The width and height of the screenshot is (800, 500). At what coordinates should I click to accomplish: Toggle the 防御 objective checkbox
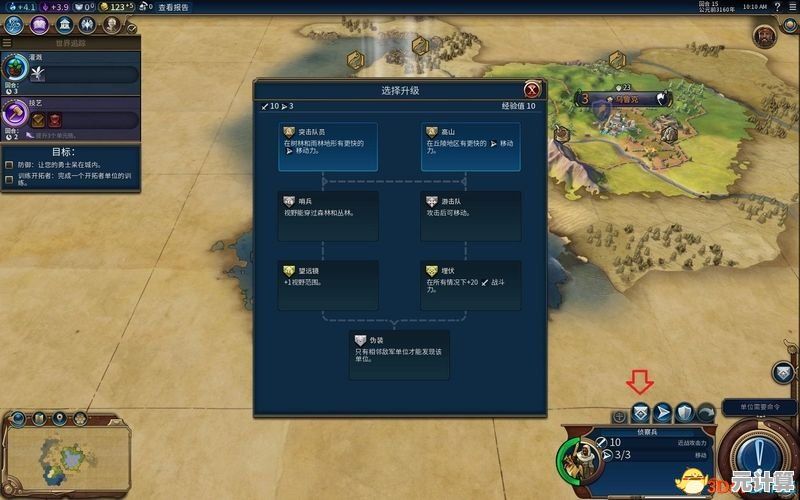coord(9,165)
